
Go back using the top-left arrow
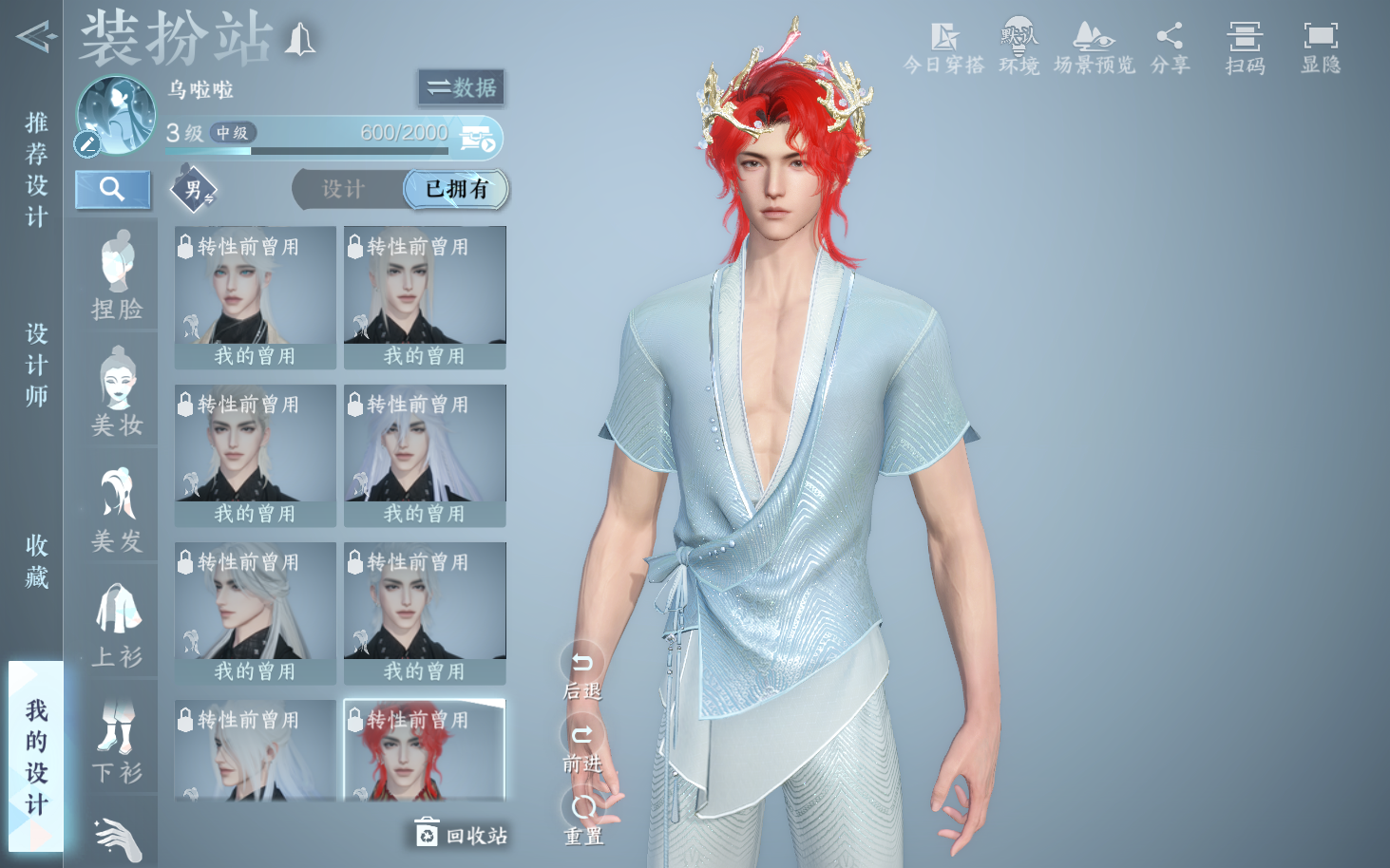[34, 38]
